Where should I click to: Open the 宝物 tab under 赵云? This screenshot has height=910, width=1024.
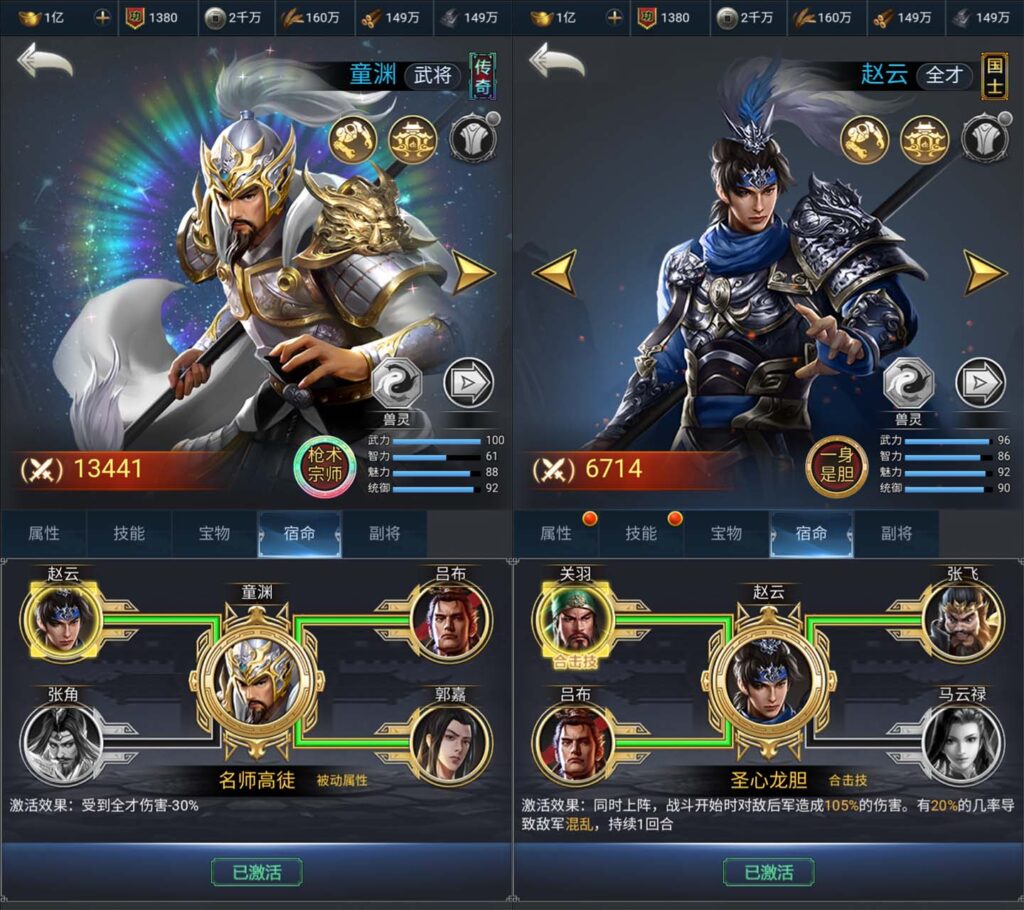click(x=726, y=534)
